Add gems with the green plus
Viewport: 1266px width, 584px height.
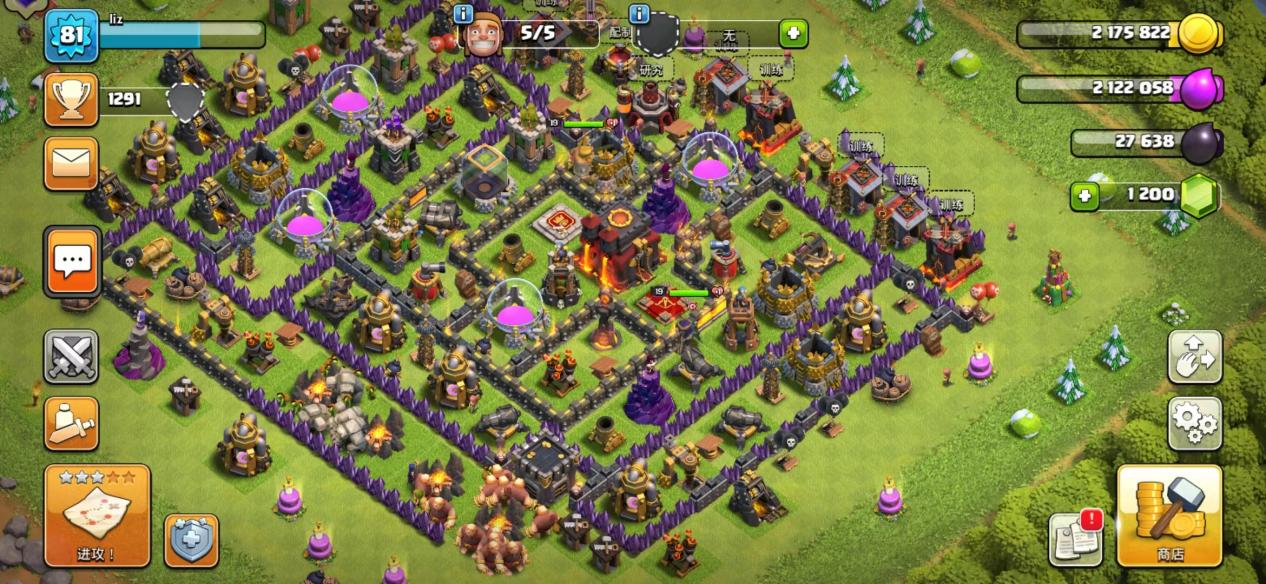(1085, 196)
